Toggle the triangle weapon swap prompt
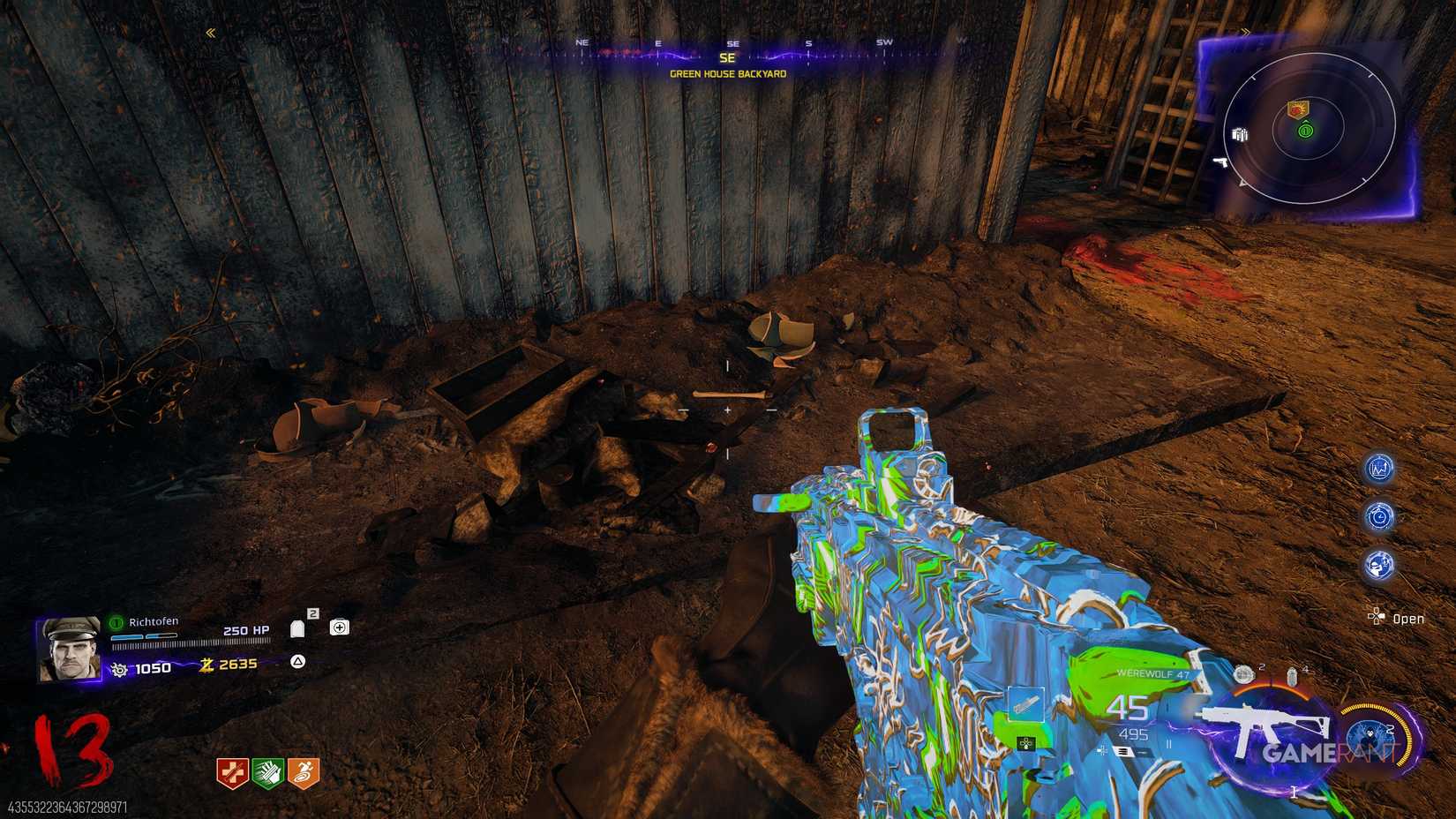Screen dimensions: 1456x819 click(x=298, y=662)
